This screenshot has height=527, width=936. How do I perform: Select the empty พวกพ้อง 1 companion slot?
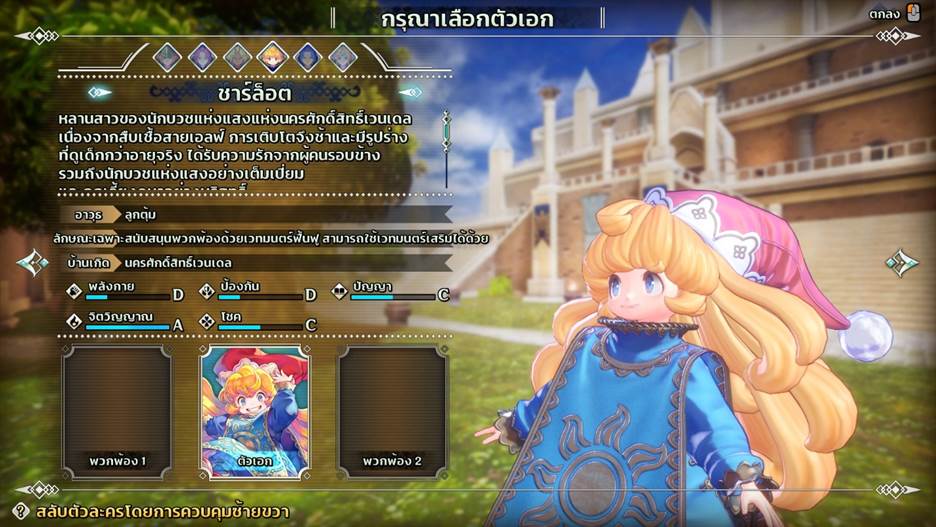117,412
